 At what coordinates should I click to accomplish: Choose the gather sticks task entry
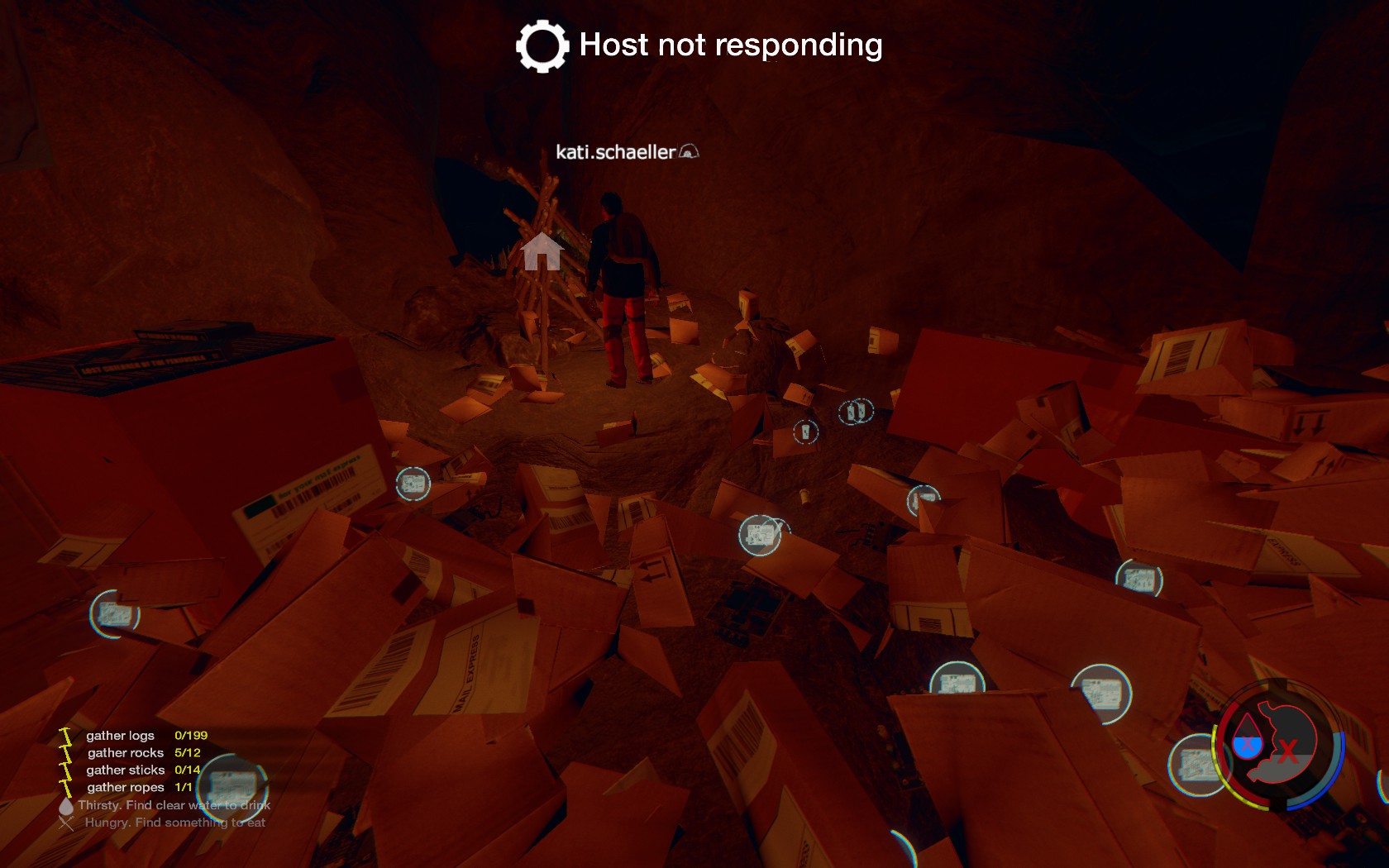pyautogui.click(x=126, y=770)
